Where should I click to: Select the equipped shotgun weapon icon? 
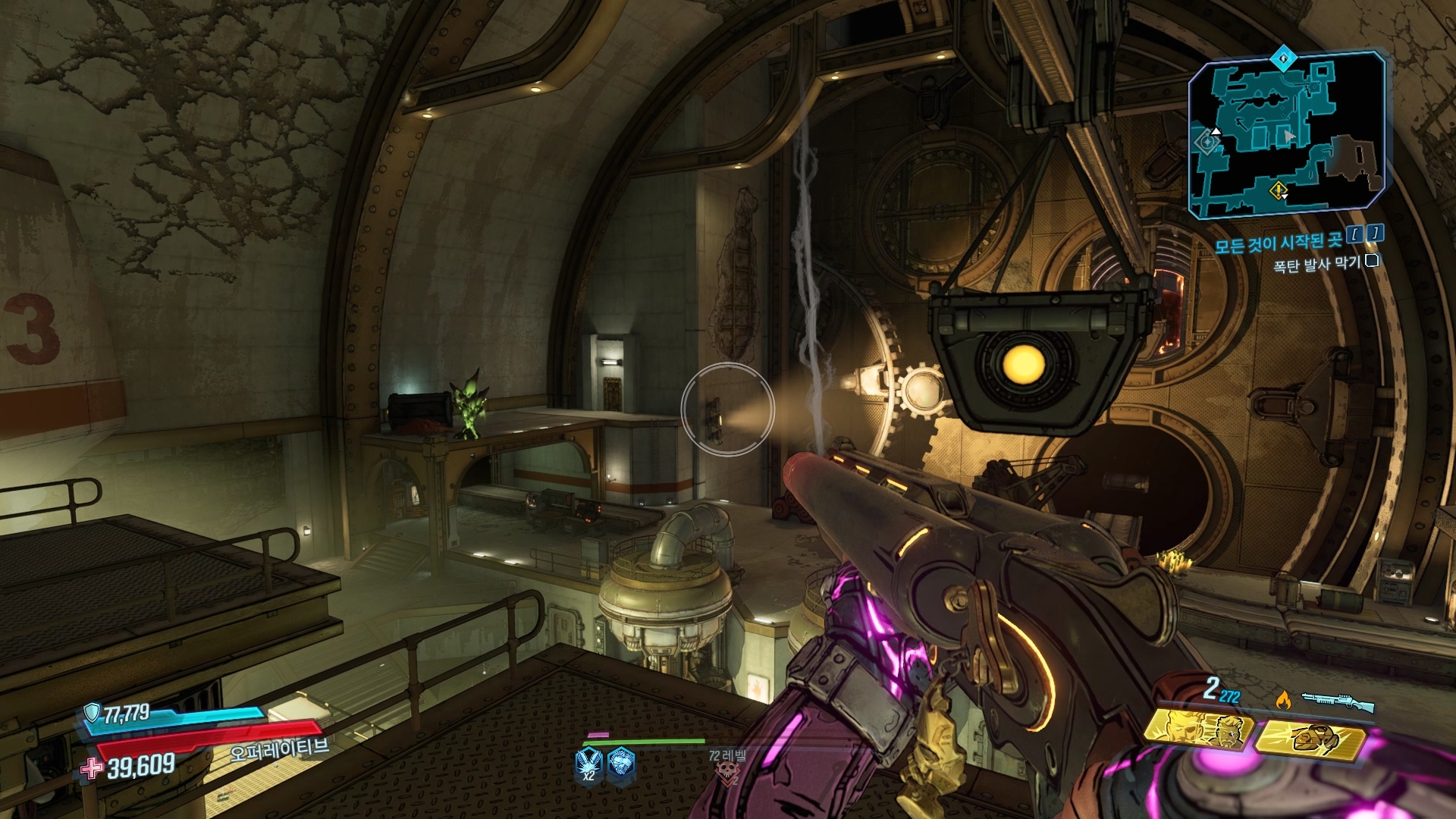click(1338, 701)
